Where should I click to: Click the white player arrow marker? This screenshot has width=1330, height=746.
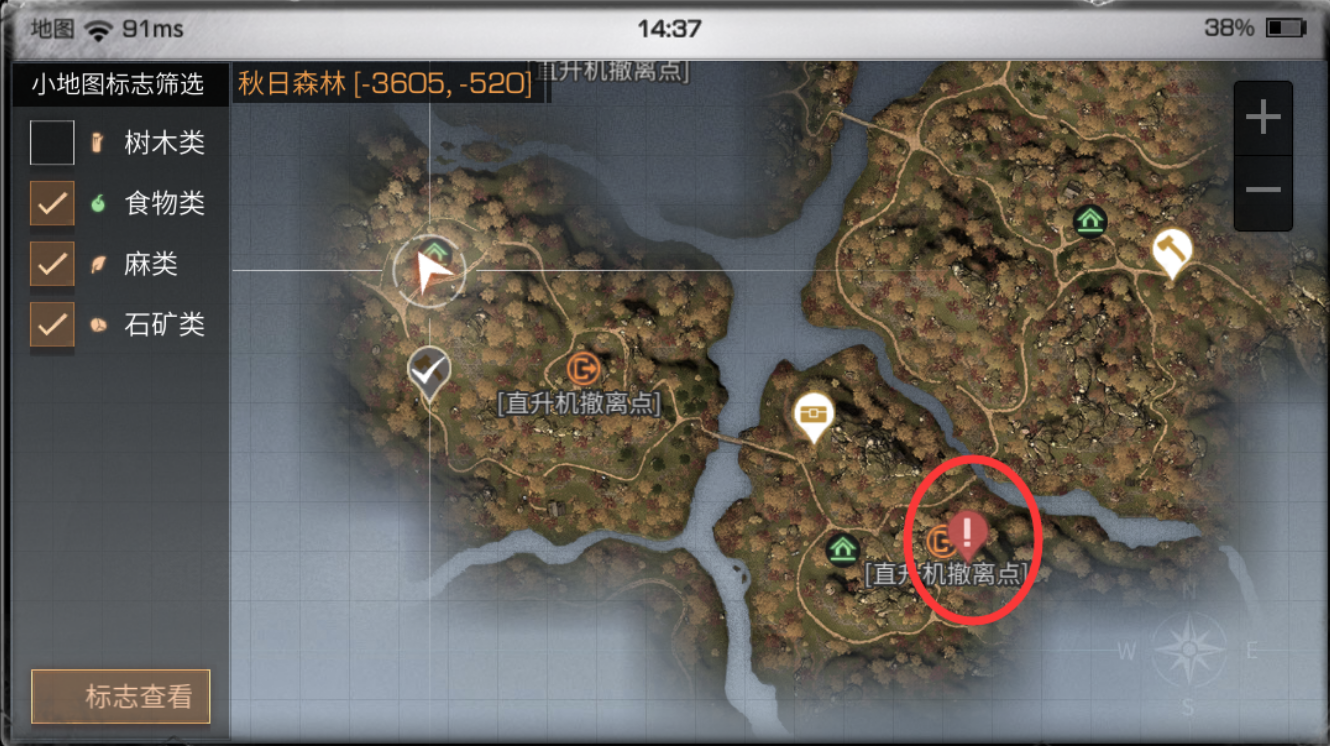click(432, 270)
